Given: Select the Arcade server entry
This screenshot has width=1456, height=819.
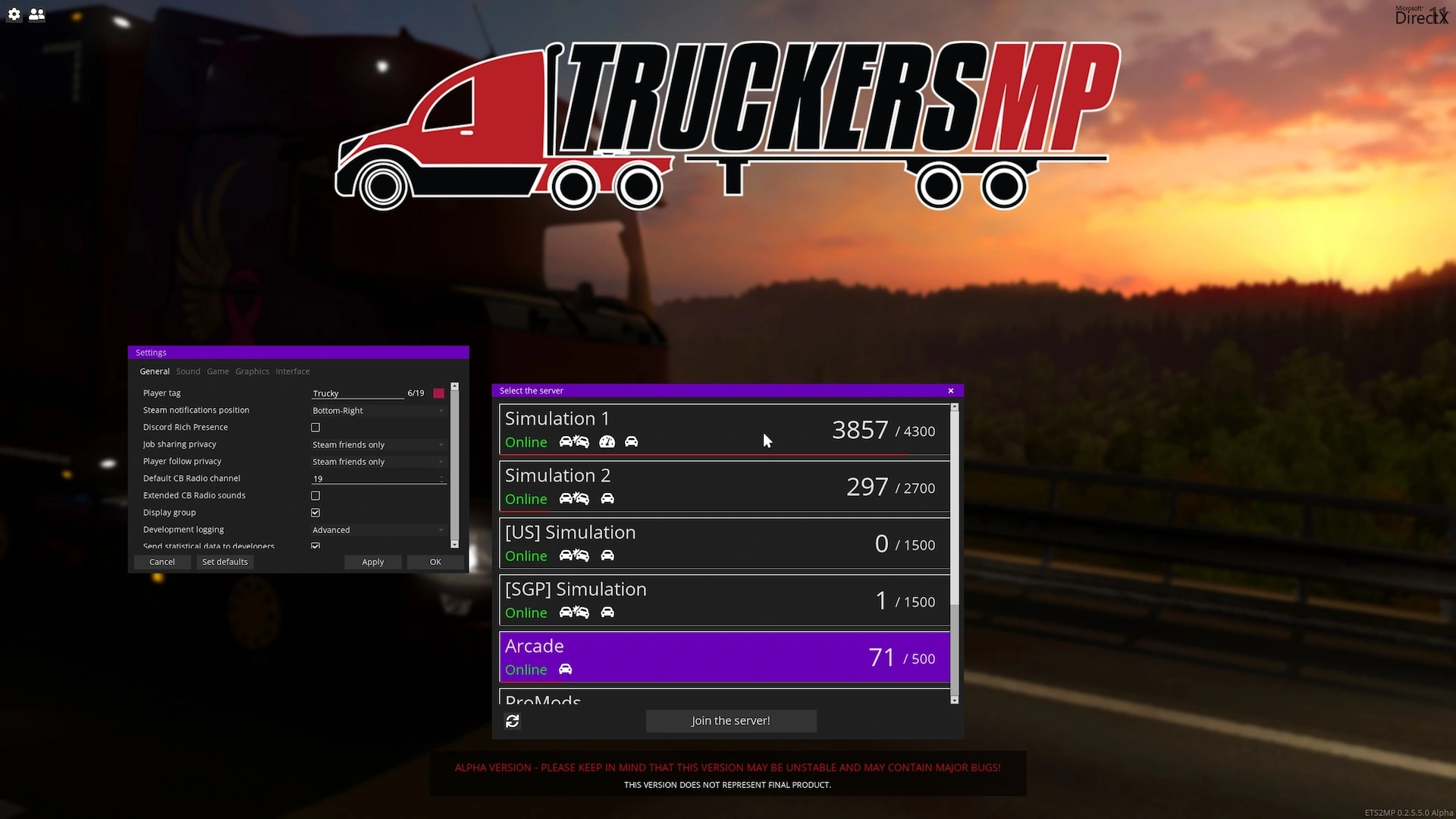Looking at the screenshot, I should click(723, 657).
